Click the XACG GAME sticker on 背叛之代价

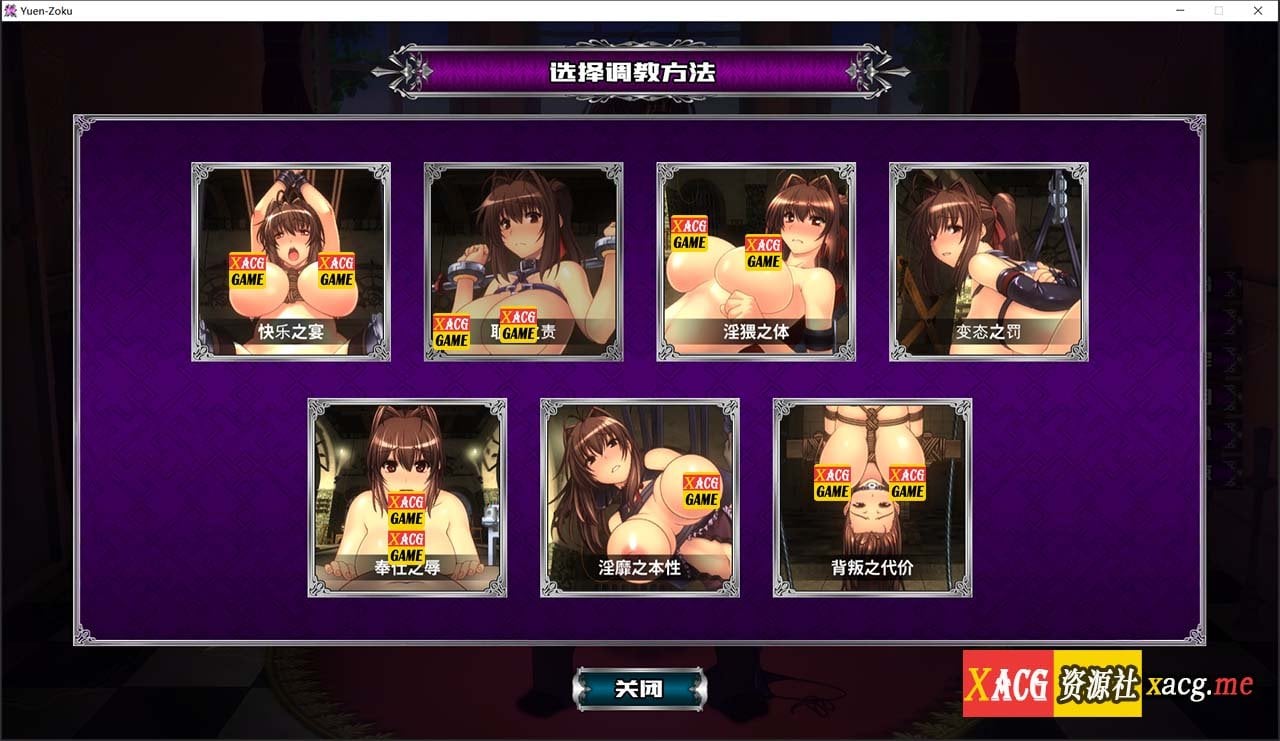[x=831, y=481]
